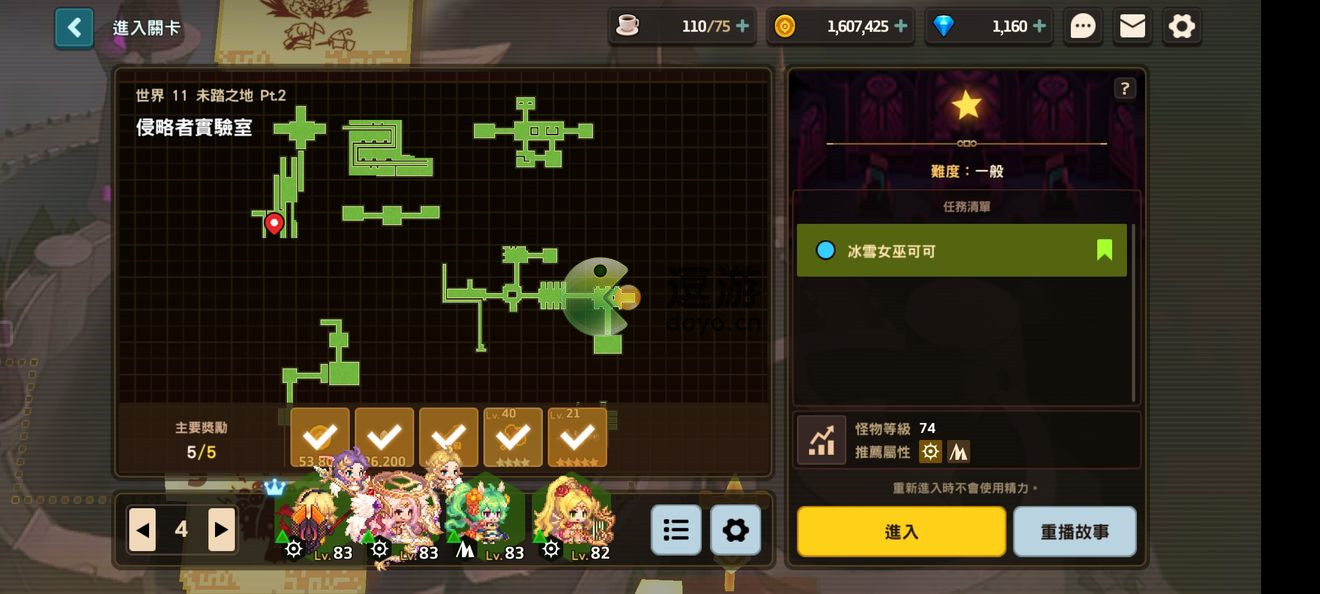Viewport: 1320px width, 594px height.
Task: Open the team gear settings button
Action: click(735, 530)
